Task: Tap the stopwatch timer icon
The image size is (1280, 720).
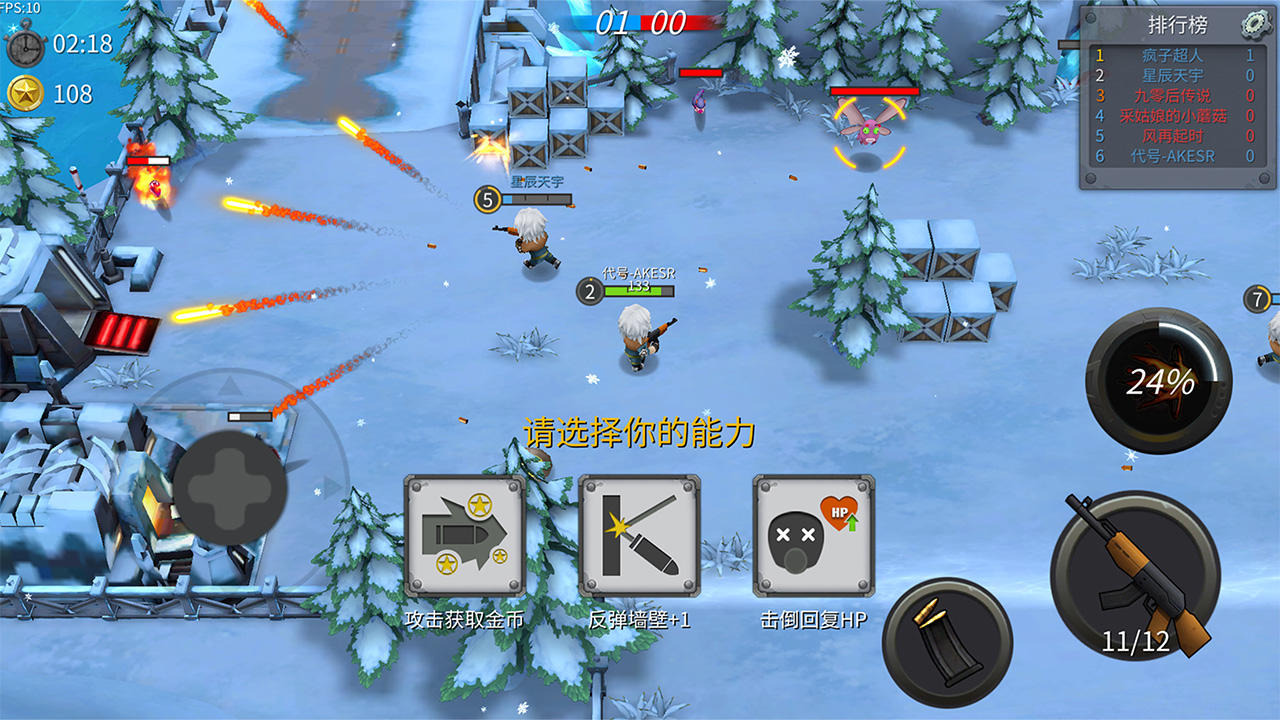Action: tap(27, 43)
